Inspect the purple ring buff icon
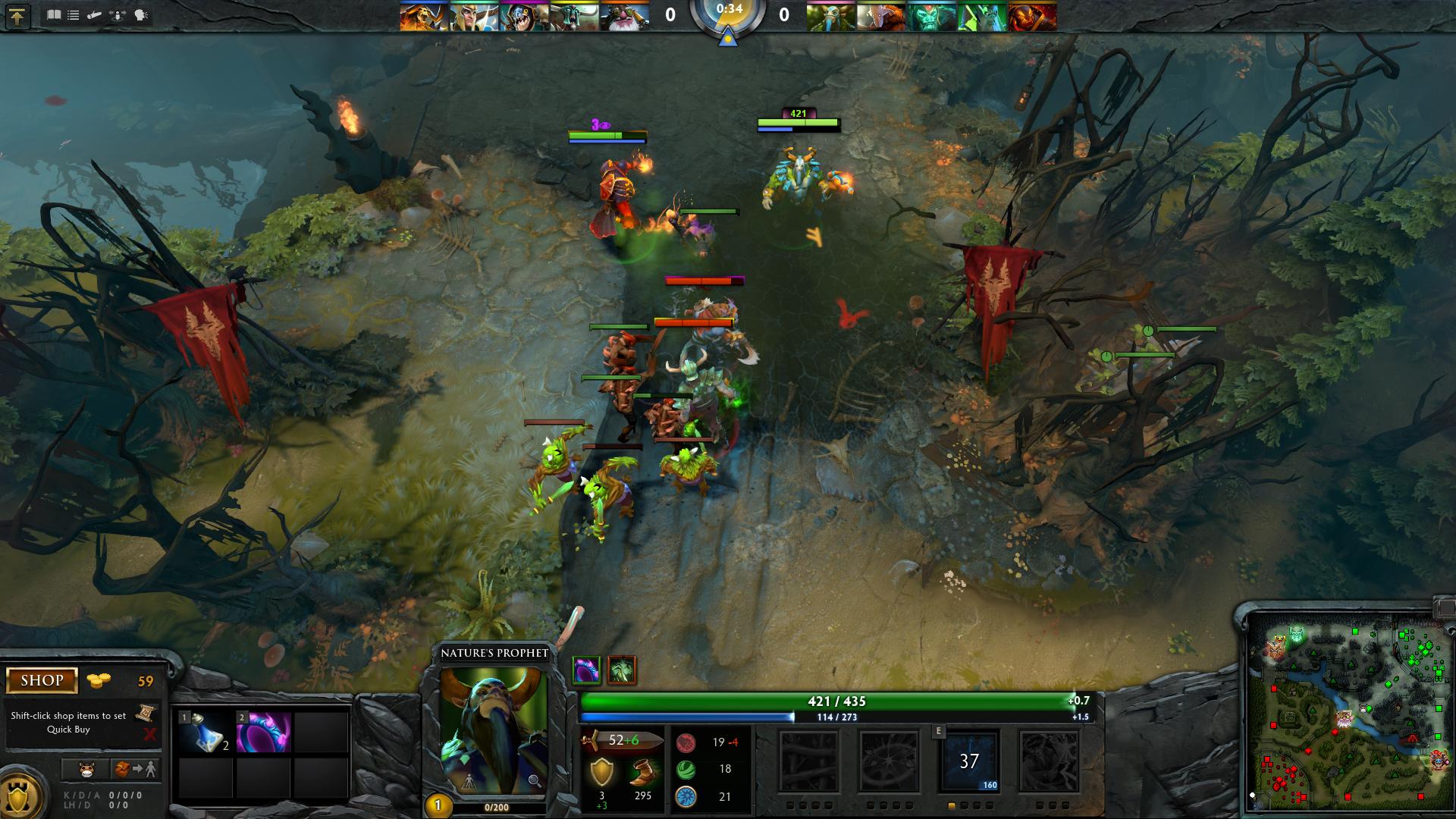This screenshot has height=819, width=1456. tap(585, 670)
